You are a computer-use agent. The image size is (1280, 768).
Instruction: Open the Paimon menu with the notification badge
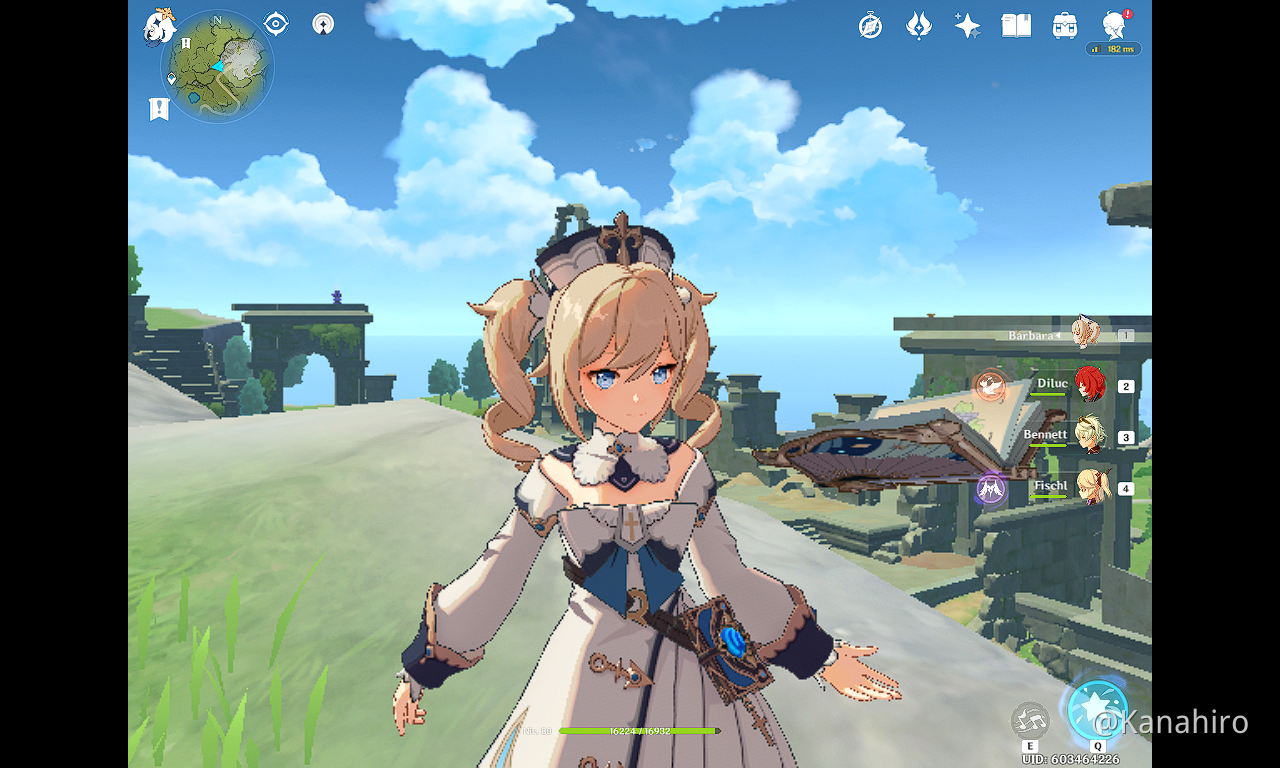1113,25
